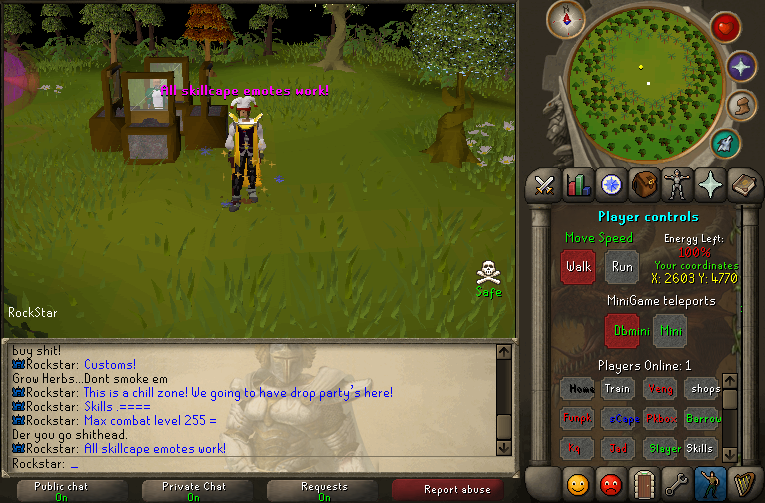Image resolution: width=765 pixels, height=503 pixels.
Task: Open the shops teleport
Action: point(704,389)
